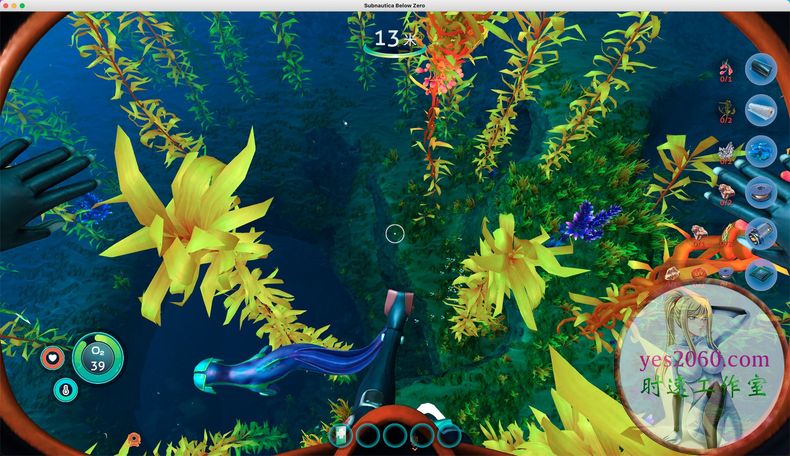Viewport: 790px width, 456px height.
Task: Select the first aid kit hotbar slot
Action: 342,435
